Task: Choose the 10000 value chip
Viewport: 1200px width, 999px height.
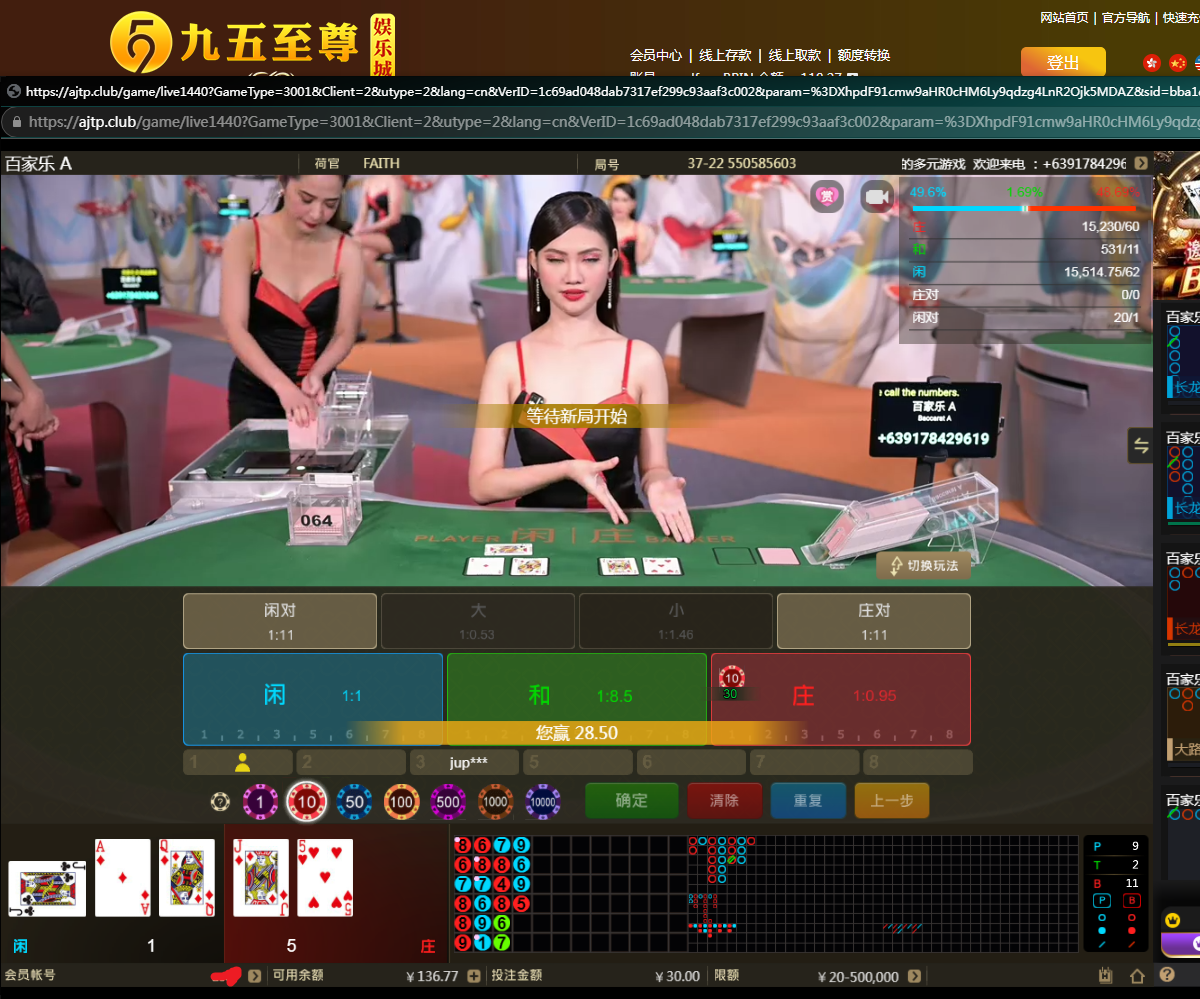Action: pyautogui.click(x=542, y=801)
